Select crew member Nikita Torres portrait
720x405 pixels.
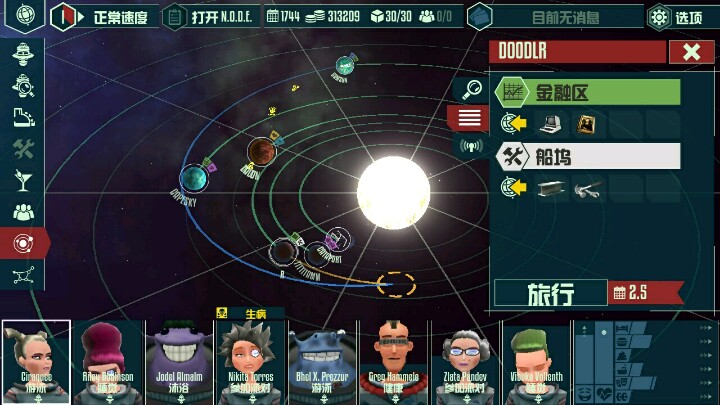tap(252, 360)
